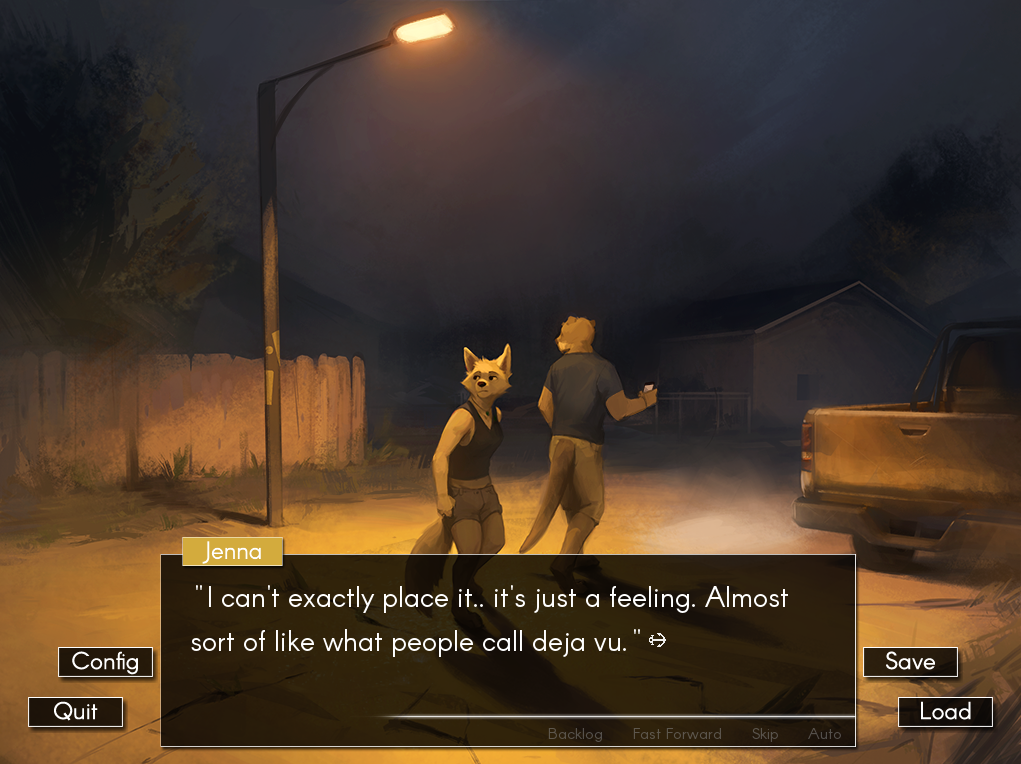Advance Jenna's dialogue text box

507,640
